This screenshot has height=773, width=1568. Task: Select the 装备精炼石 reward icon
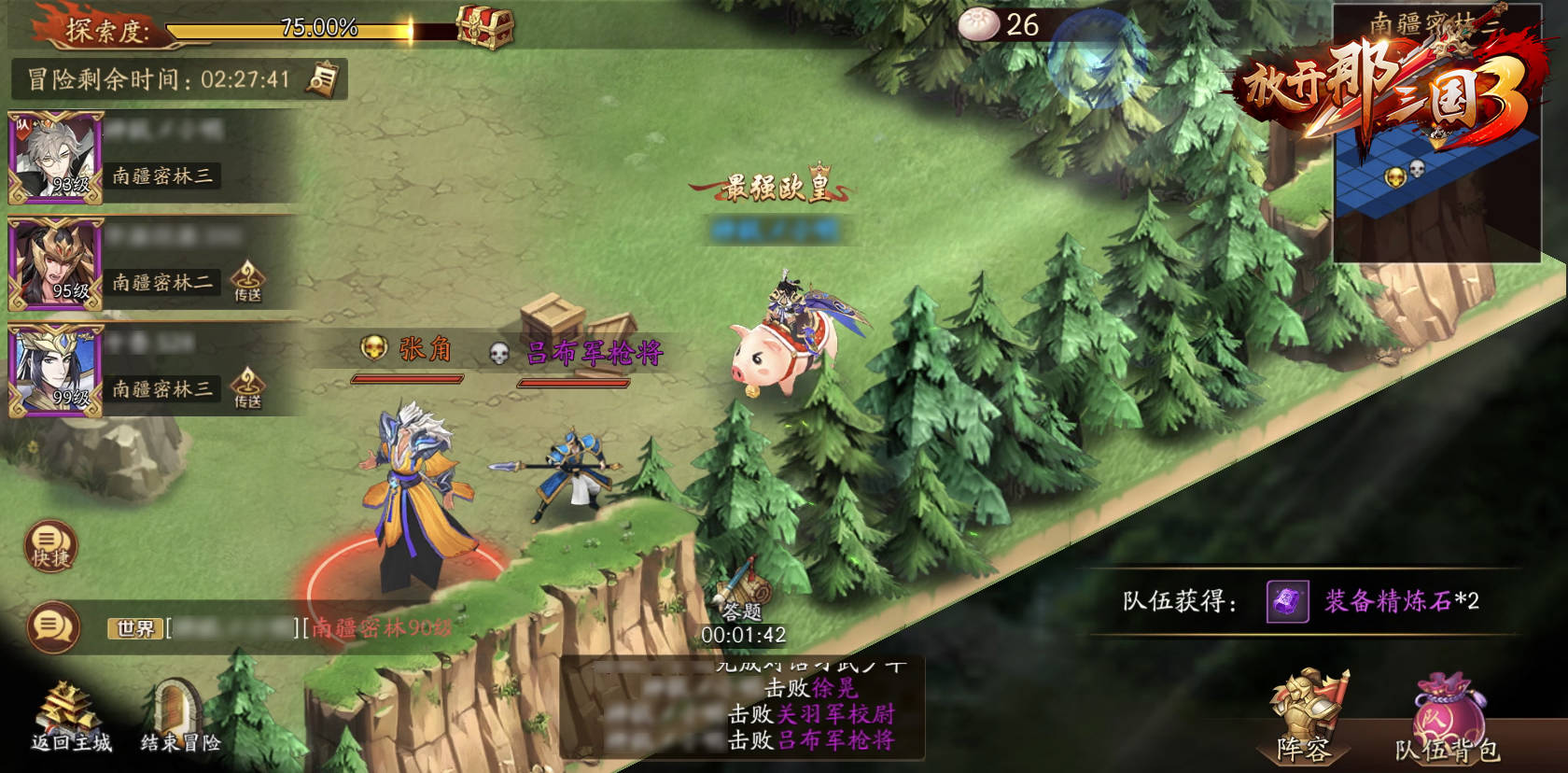pyautogui.click(x=1287, y=601)
